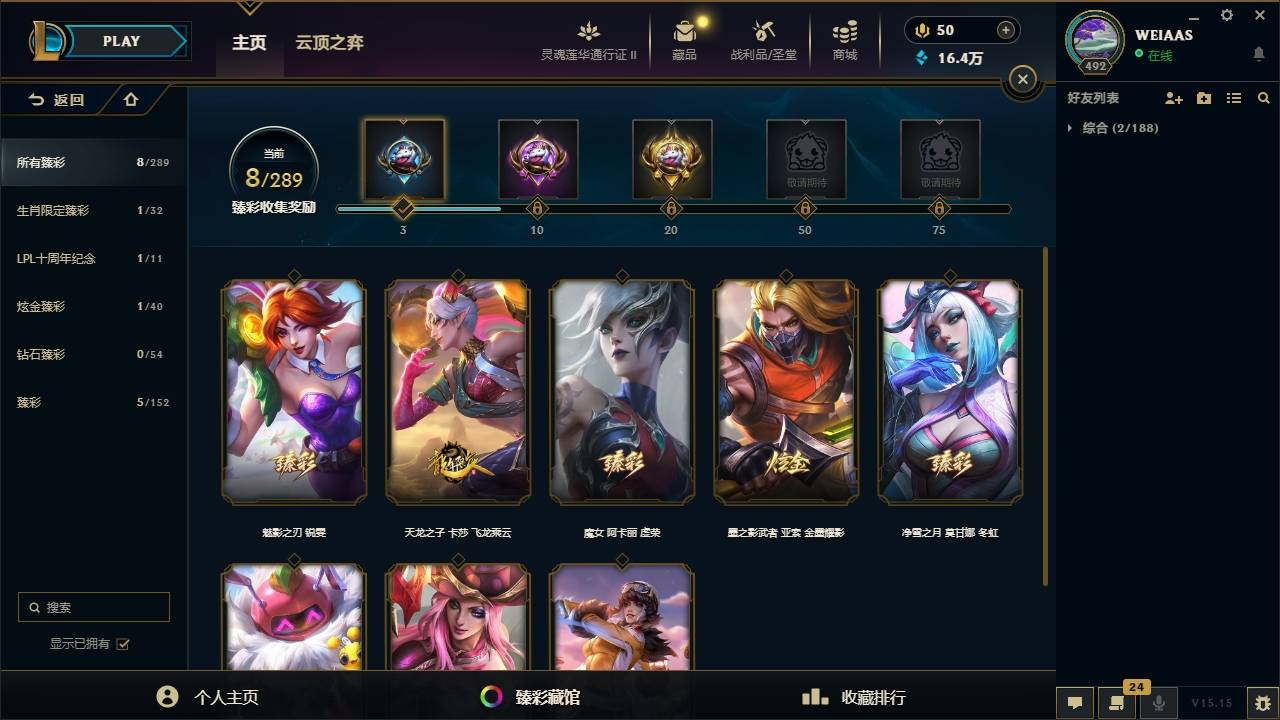
Task: Open friends list search magnifier icon
Action: pos(1264,98)
